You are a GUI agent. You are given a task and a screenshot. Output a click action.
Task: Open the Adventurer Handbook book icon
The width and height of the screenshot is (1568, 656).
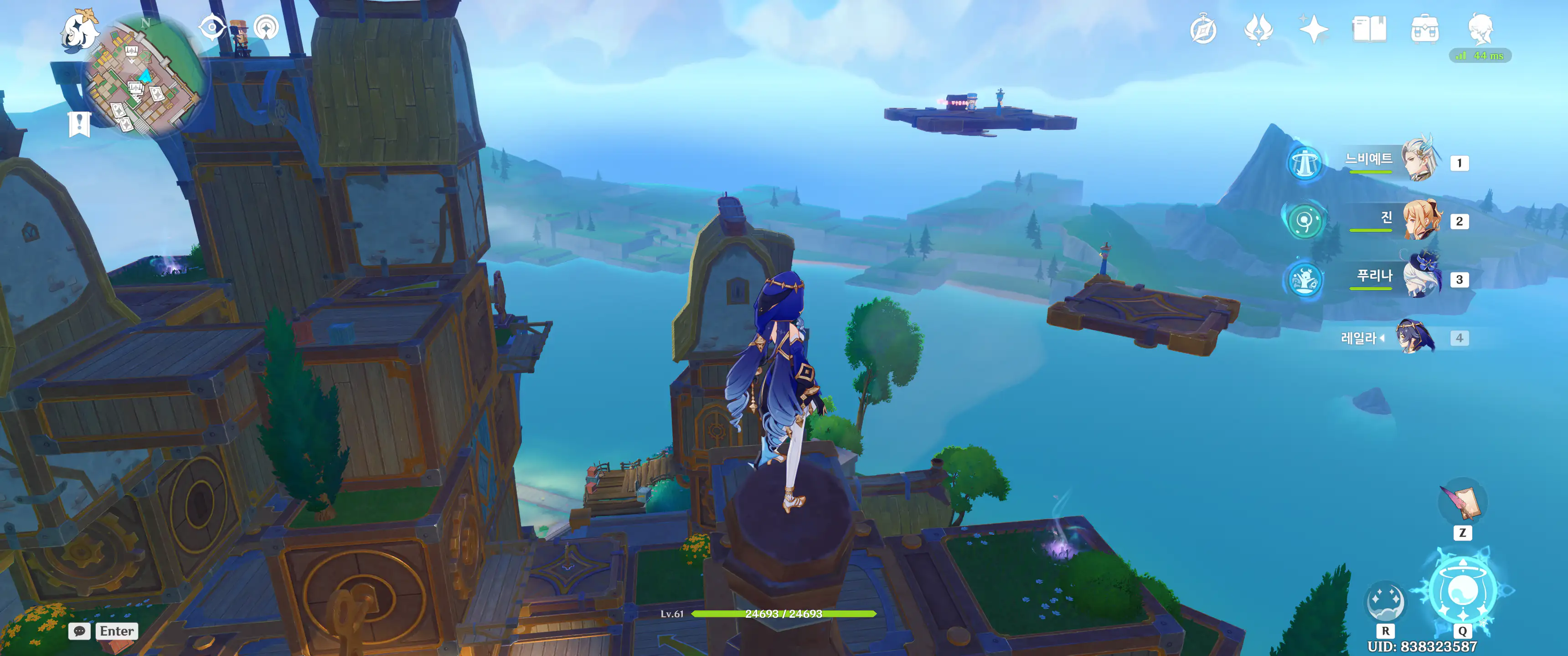(1369, 29)
